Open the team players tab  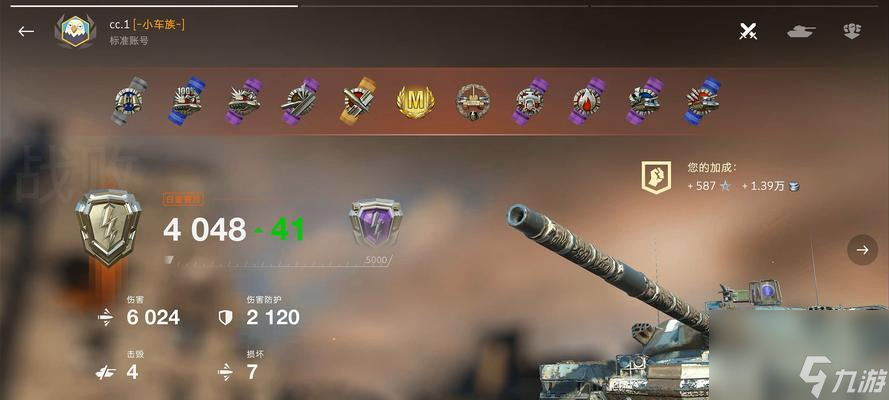[x=852, y=31]
